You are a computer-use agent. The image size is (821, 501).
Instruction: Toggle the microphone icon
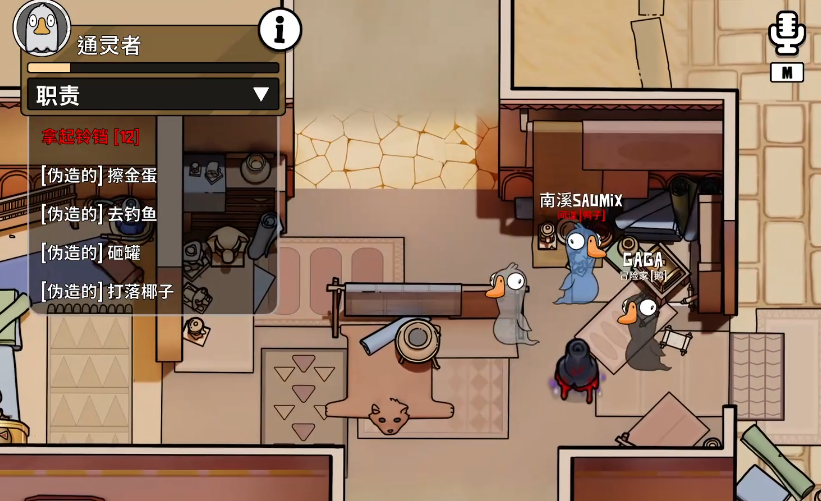pyautogui.click(x=787, y=34)
